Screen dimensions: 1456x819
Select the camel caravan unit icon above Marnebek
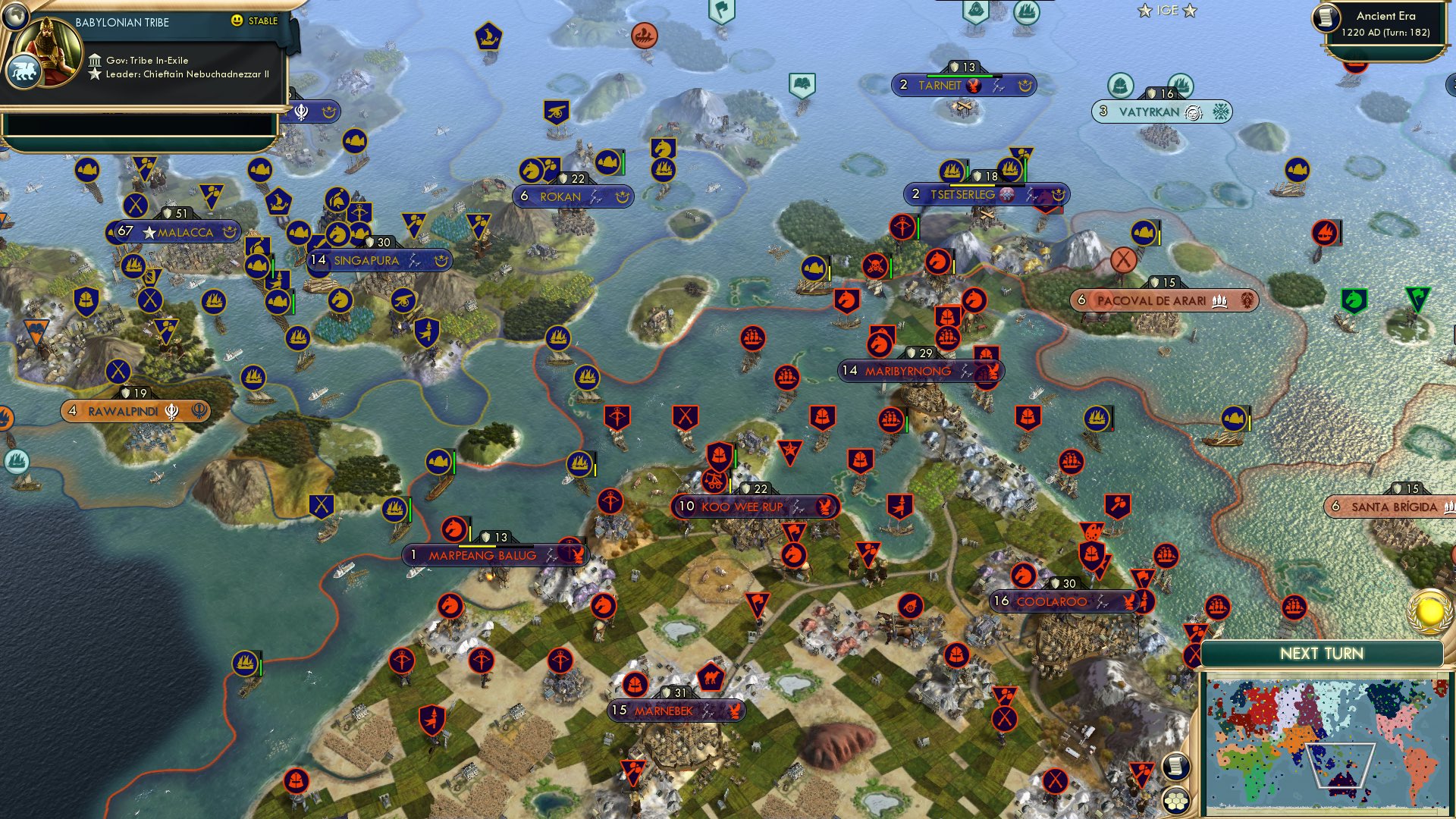tap(711, 677)
